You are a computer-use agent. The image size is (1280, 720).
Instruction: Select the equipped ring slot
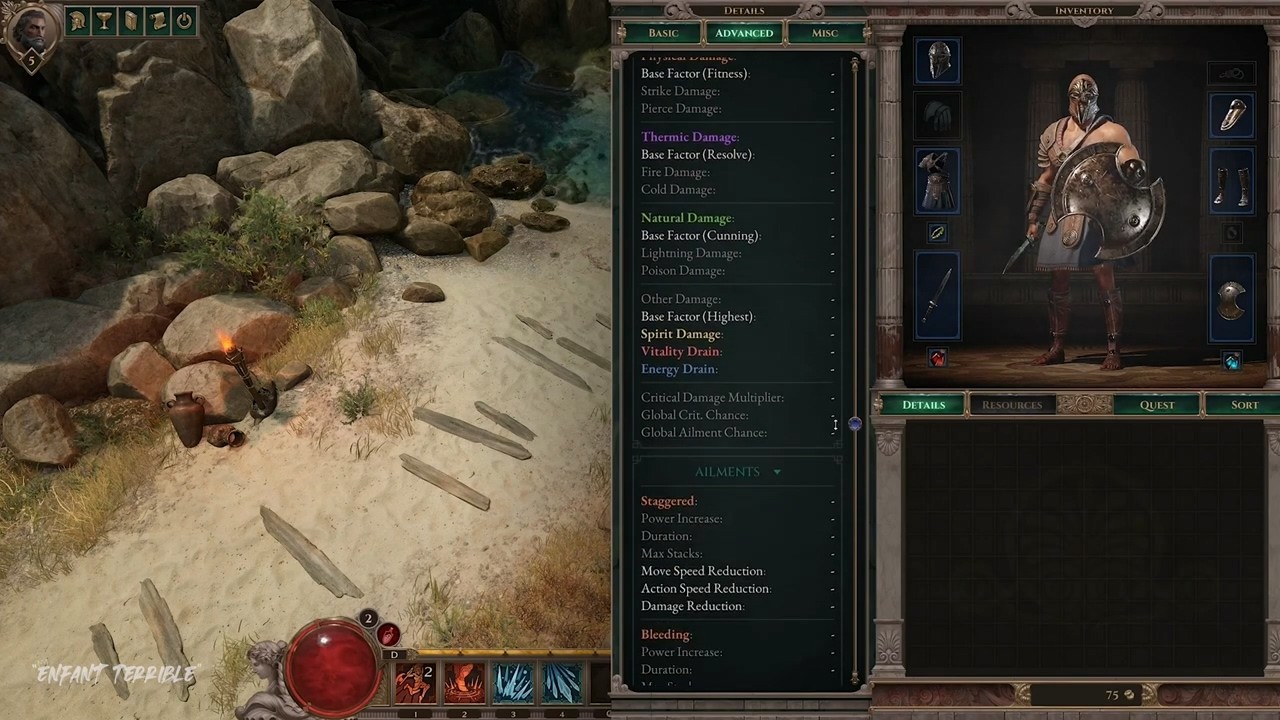937,232
